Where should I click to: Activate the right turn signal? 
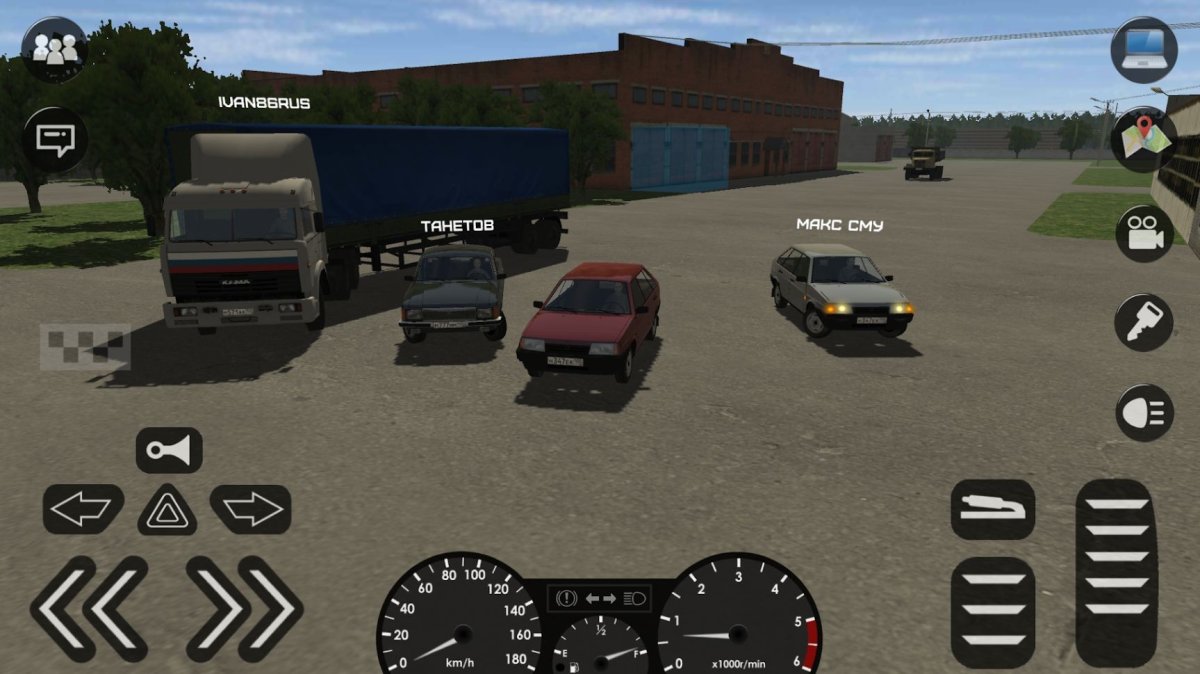[x=250, y=509]
